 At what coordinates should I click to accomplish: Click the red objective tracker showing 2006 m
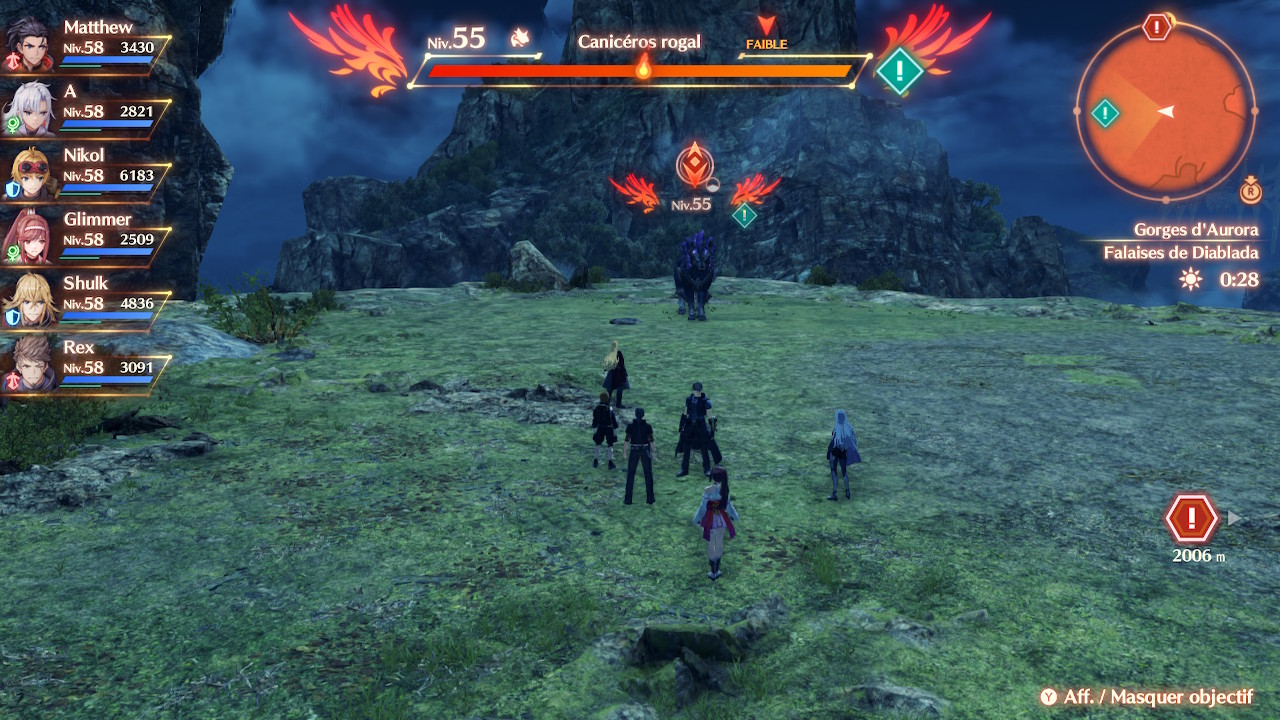(1190, 520)
